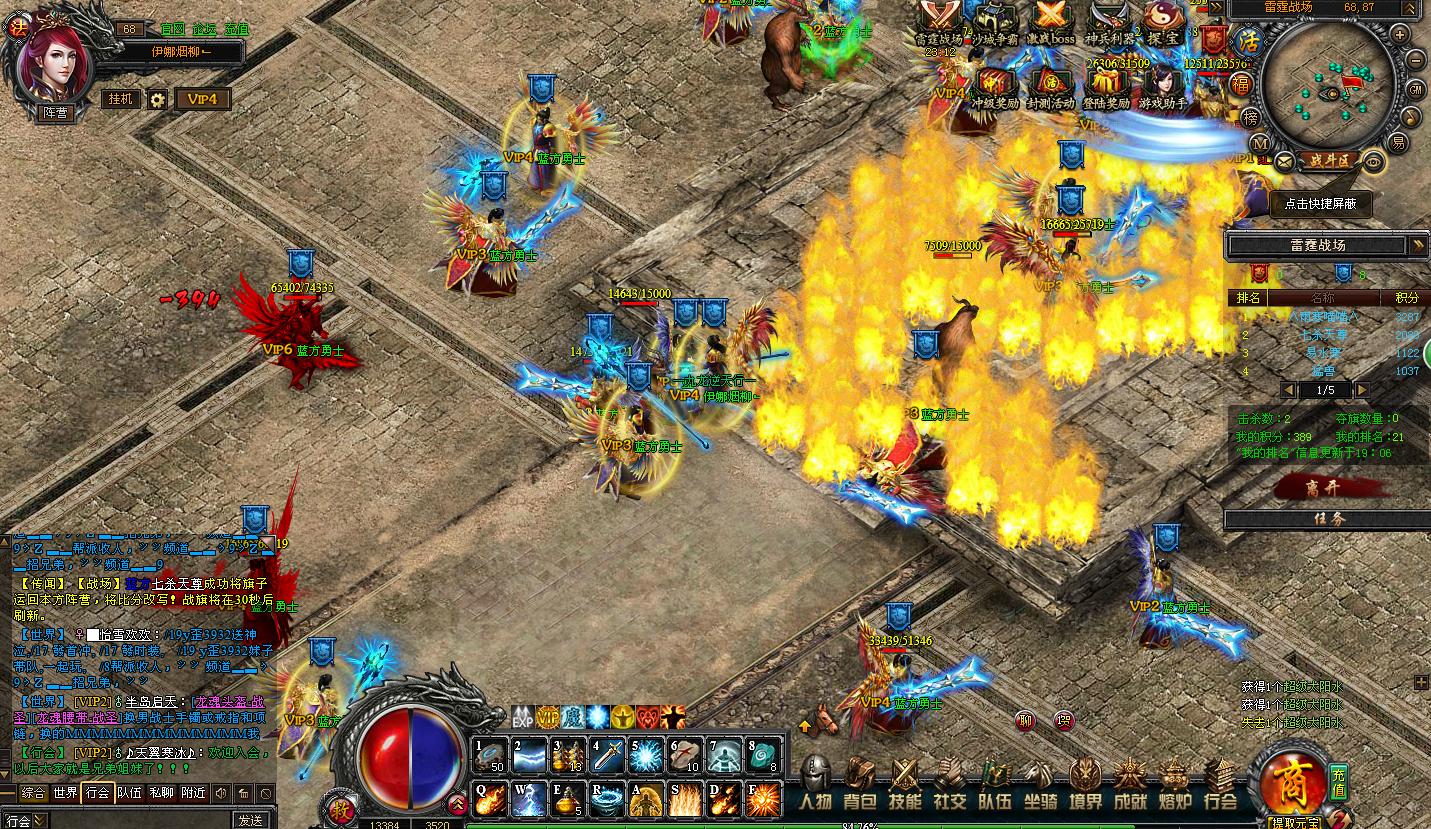Switch chat to the 私聊 tab

pos(160,793)
